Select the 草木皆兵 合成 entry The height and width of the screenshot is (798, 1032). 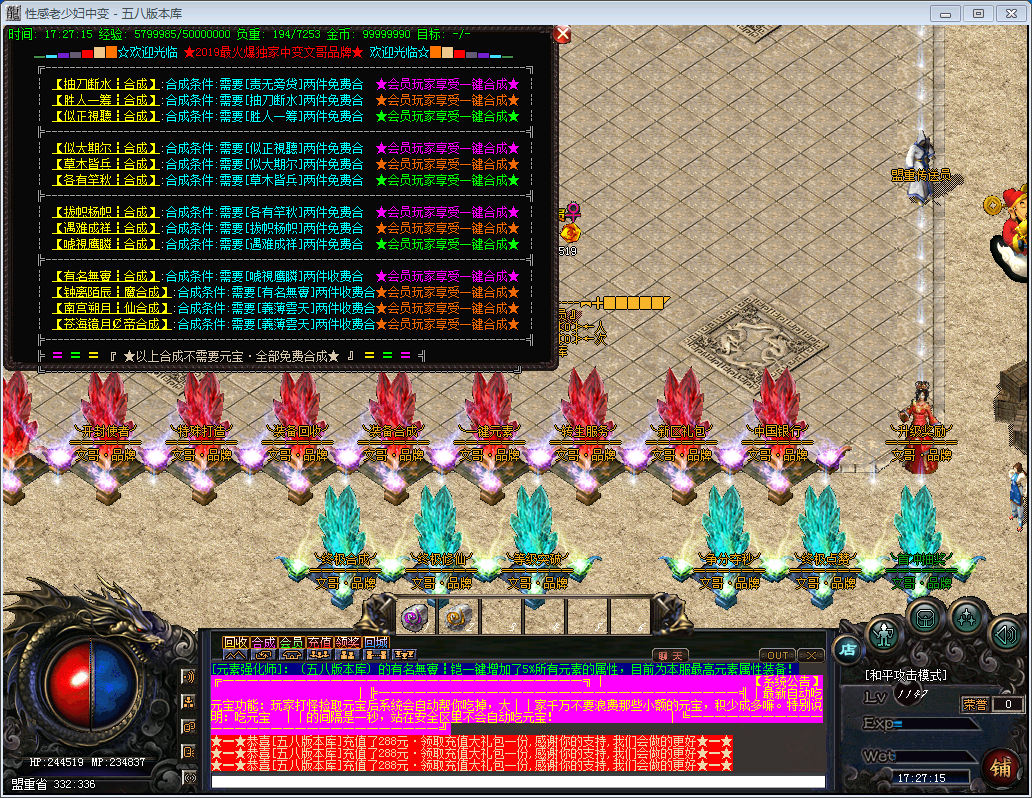(x=105, y=164)
